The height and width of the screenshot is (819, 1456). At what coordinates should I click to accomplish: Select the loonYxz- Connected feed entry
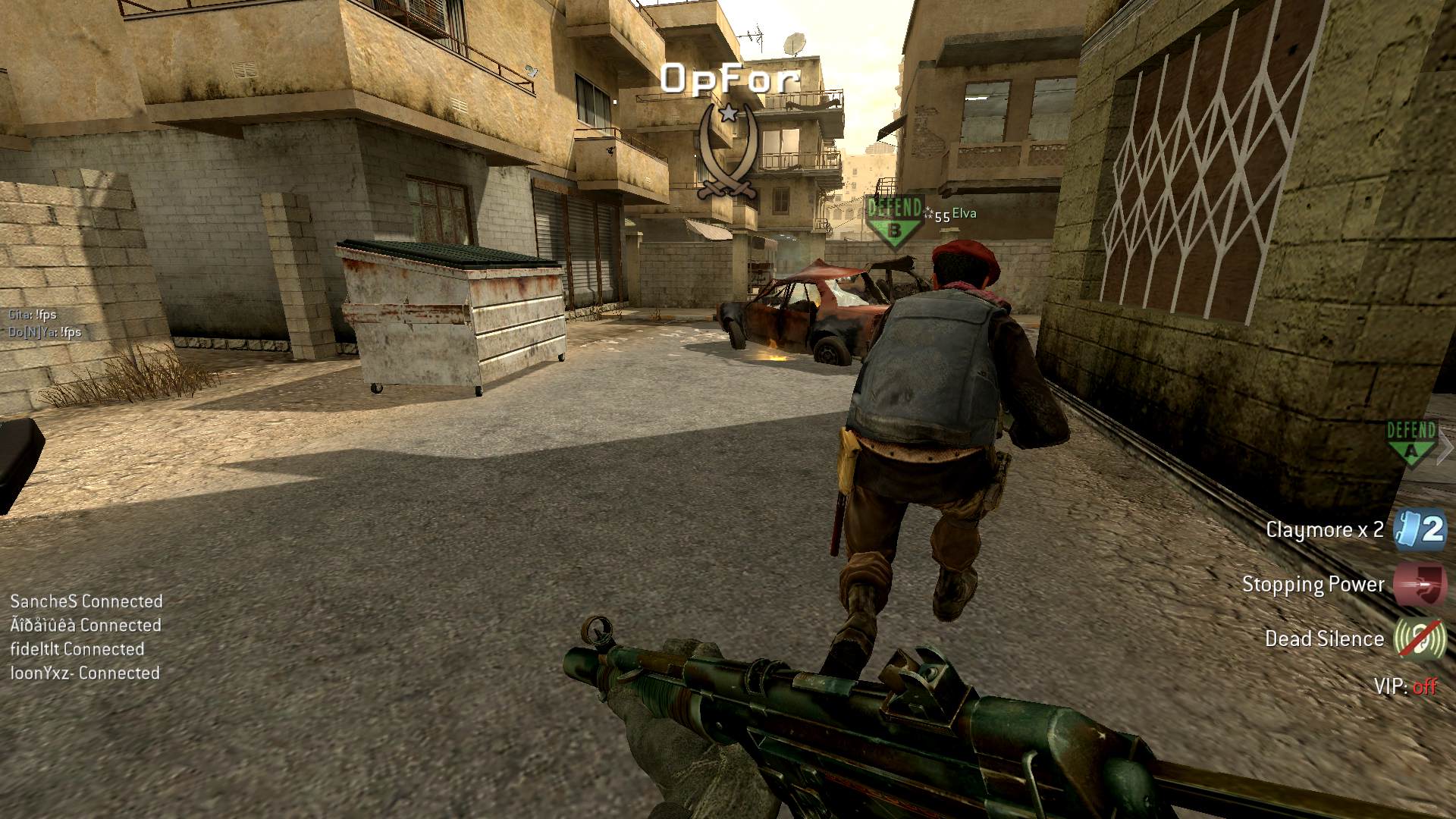coord(85,673)
